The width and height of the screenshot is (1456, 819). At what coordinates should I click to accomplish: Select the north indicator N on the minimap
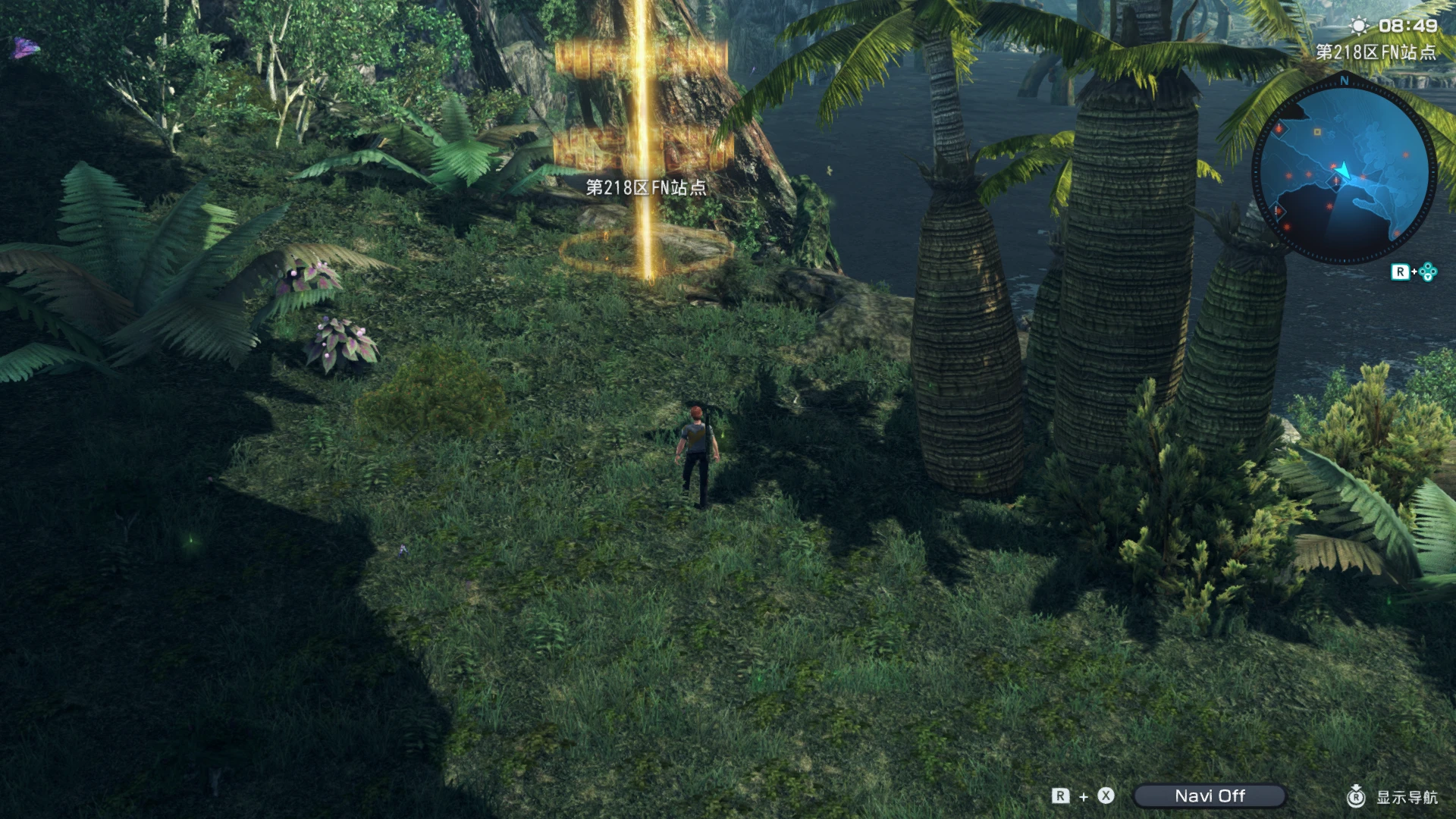(1343, 81)
